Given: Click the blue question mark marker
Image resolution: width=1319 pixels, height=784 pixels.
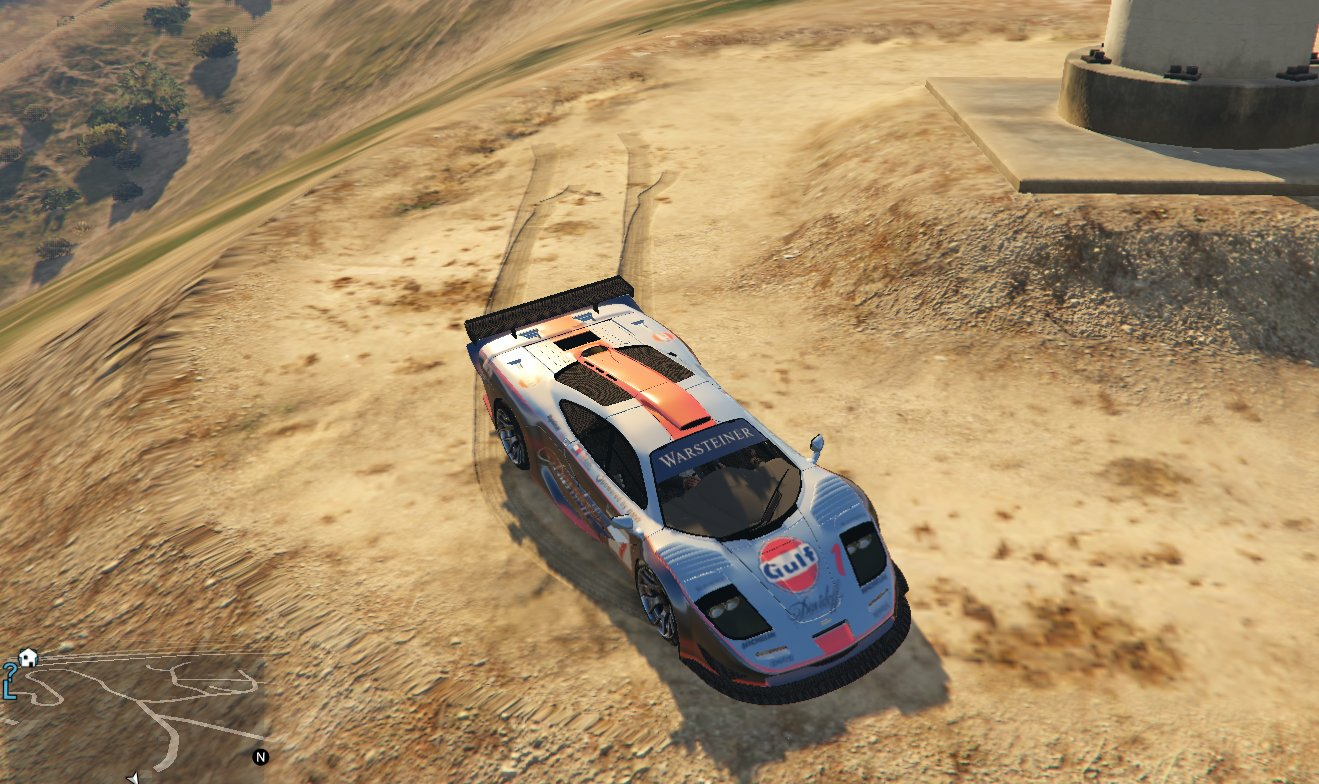Looking at the screenshot, I should pos(9,670).
